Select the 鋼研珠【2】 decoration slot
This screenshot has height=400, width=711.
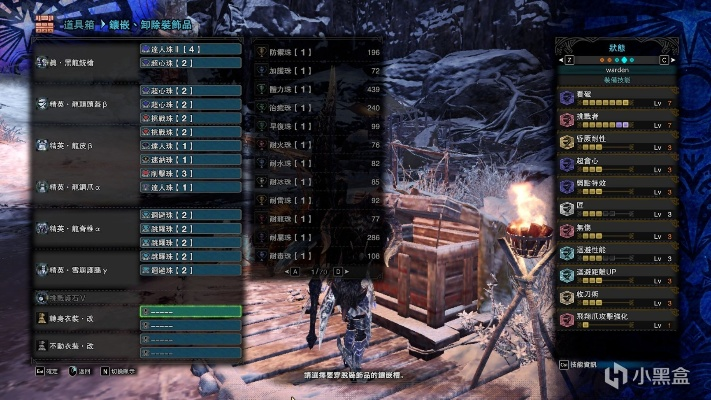point(191,214)
